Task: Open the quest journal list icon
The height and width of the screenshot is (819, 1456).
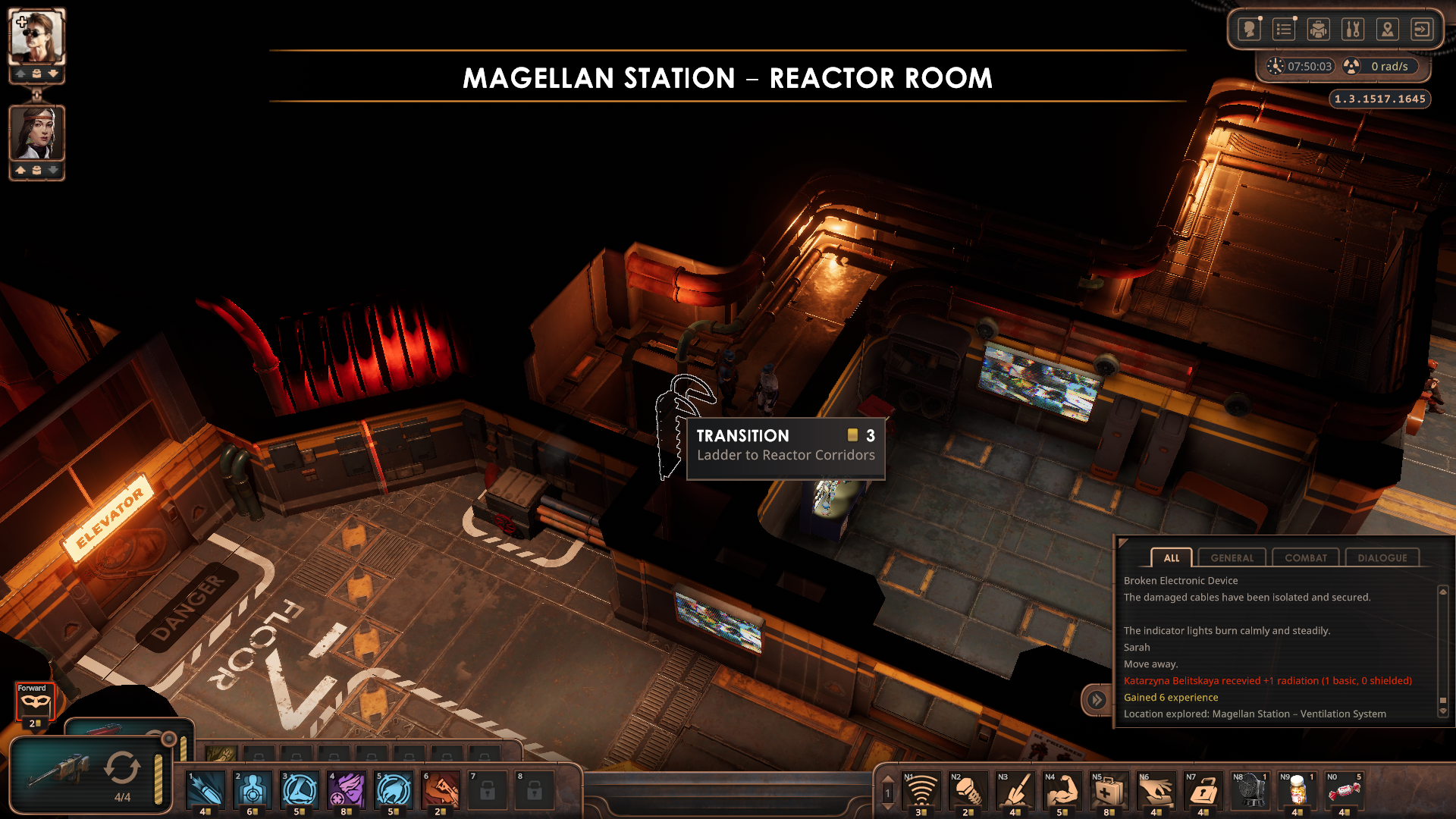Action: point(1284,30)
